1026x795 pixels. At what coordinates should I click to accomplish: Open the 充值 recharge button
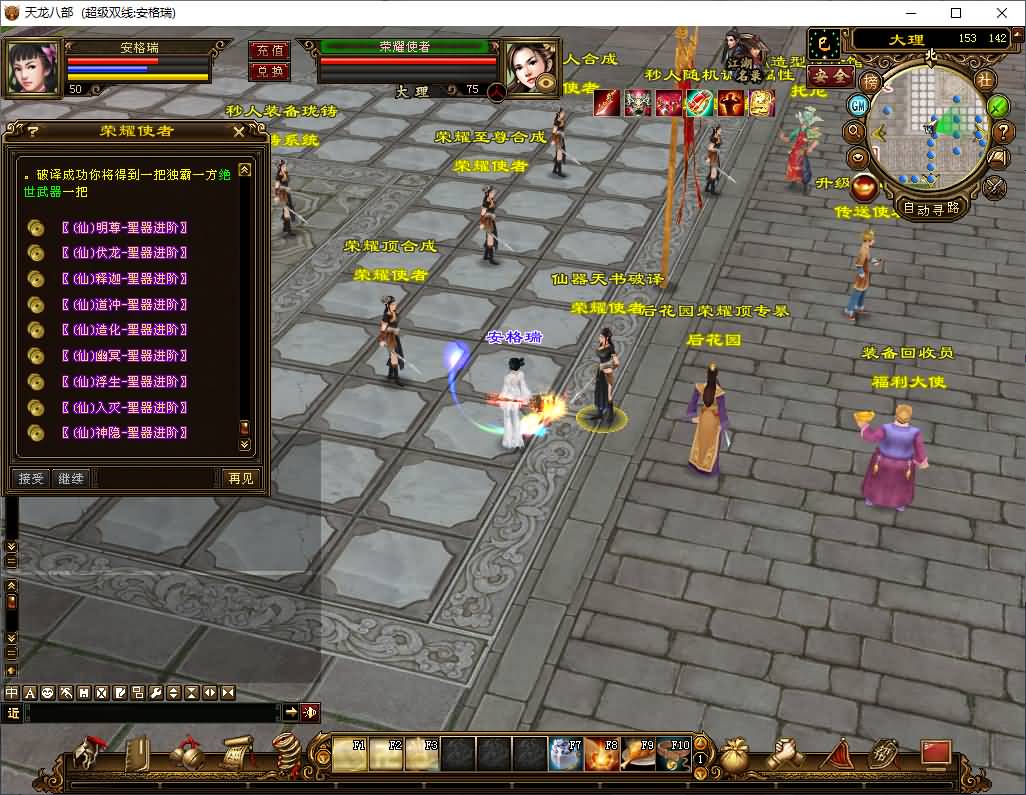[268, 50]
